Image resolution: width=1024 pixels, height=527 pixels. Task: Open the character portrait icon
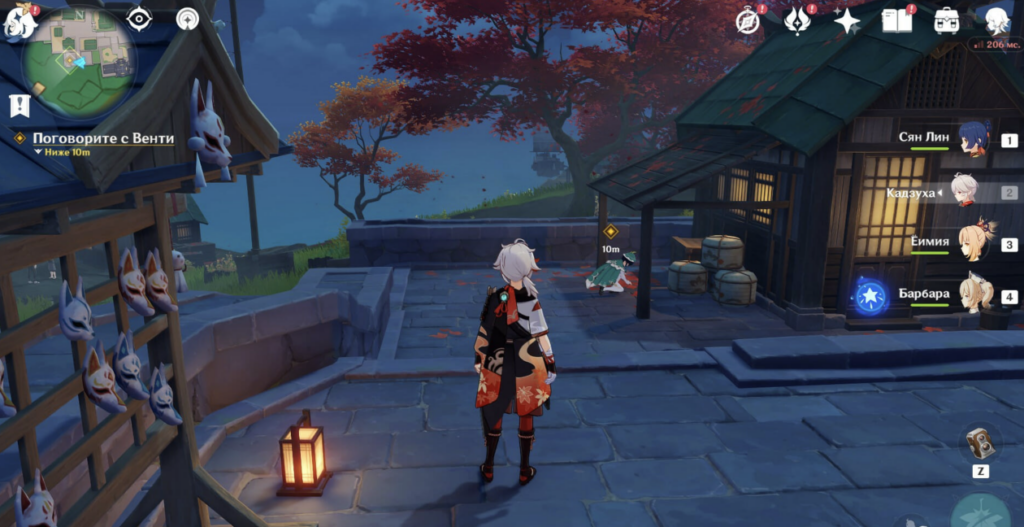(x=996, y=20)
